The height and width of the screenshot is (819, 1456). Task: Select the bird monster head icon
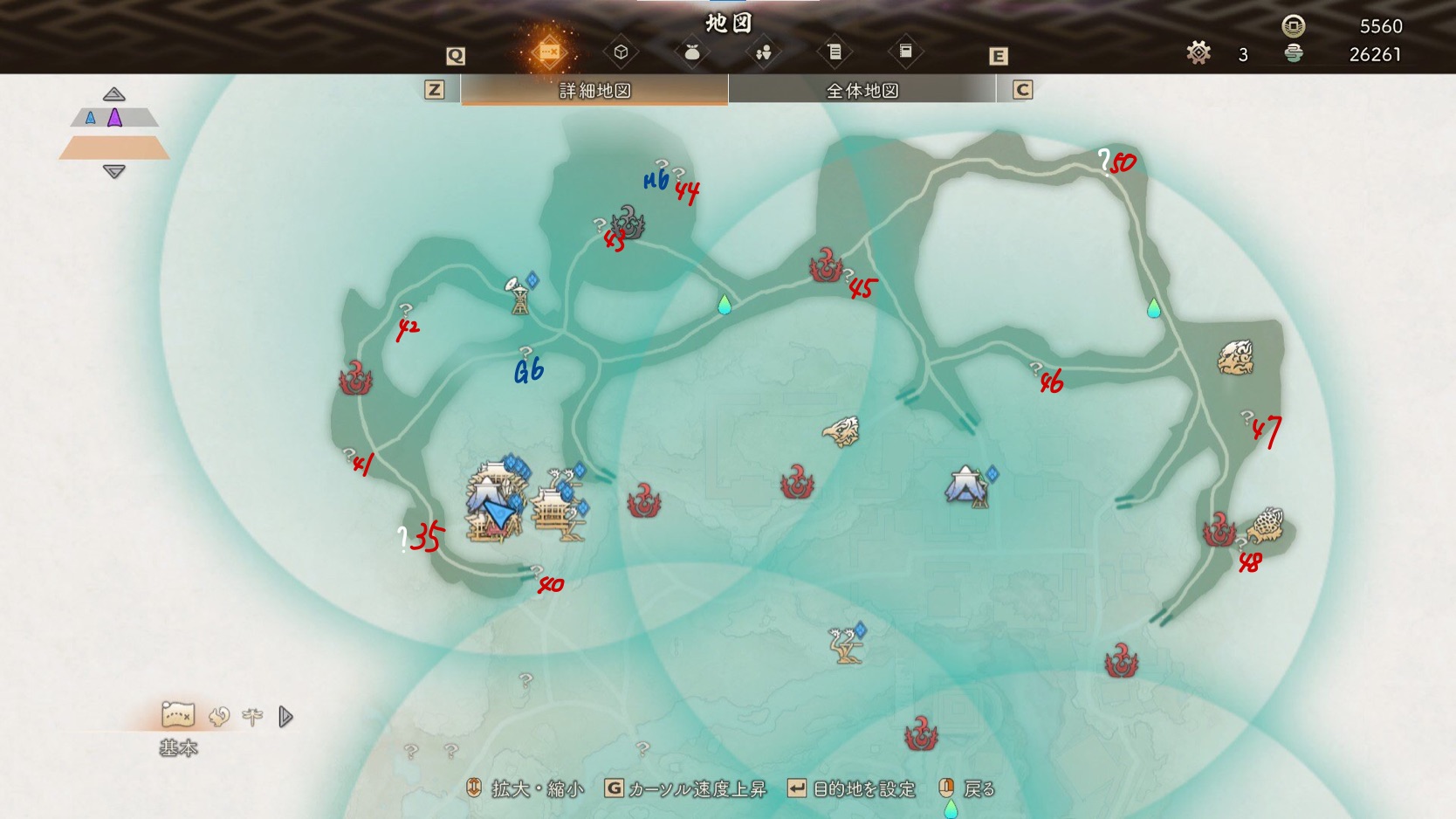841,431
